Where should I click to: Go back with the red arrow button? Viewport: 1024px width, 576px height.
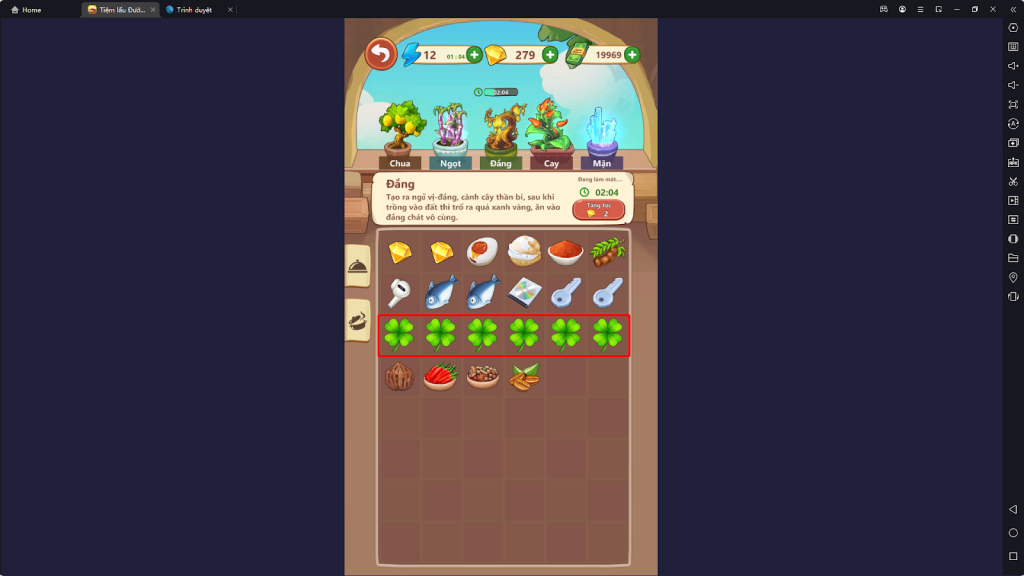(x=380, y=54)
